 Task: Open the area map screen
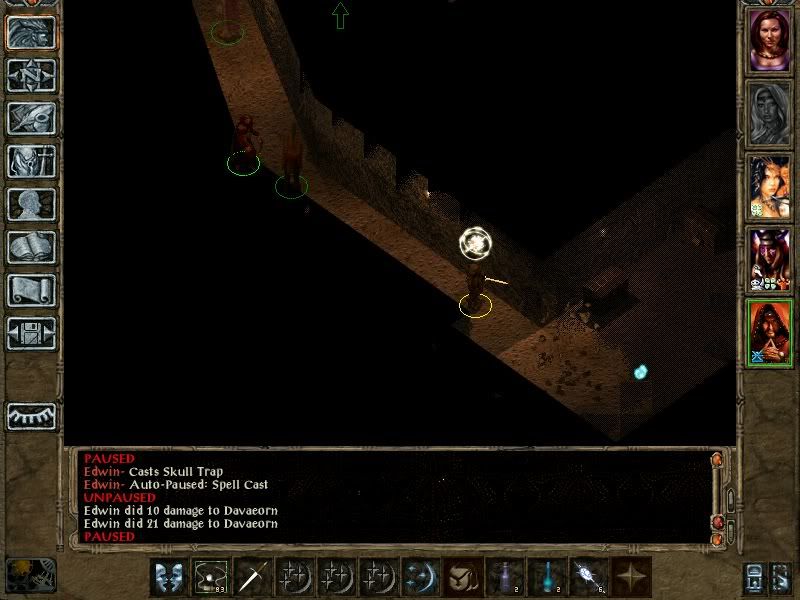(31, 76)
